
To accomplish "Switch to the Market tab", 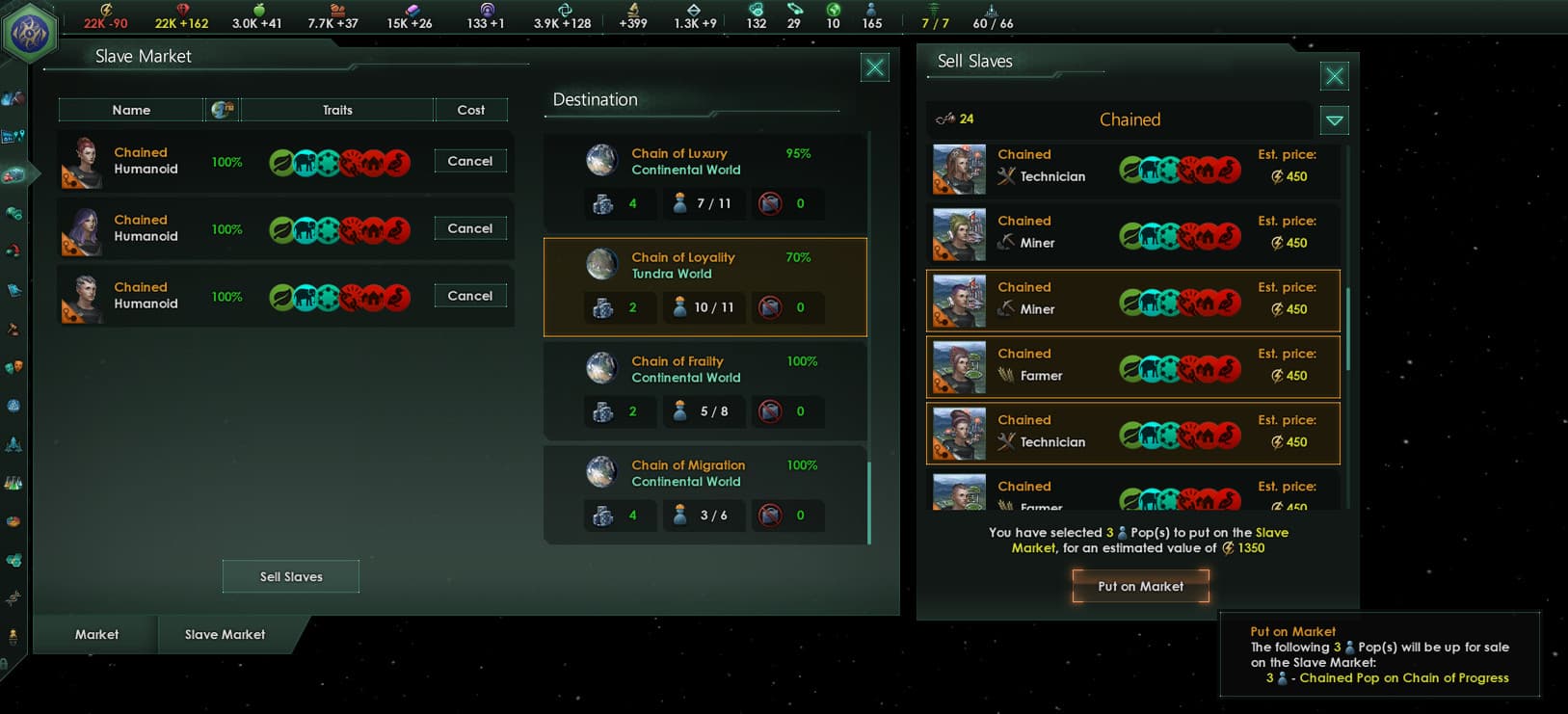I will click(95, 634).
